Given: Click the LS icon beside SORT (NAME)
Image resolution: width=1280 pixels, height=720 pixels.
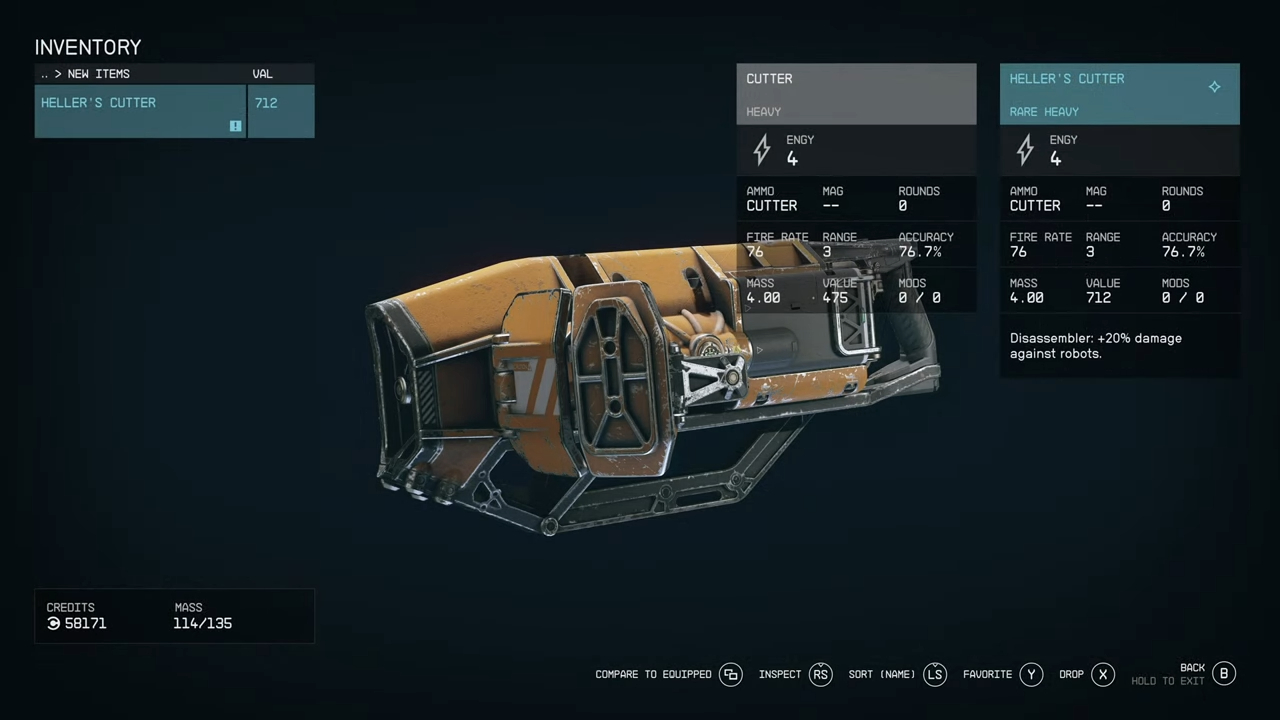Looking at the screenshot, I should coord(934,674).
